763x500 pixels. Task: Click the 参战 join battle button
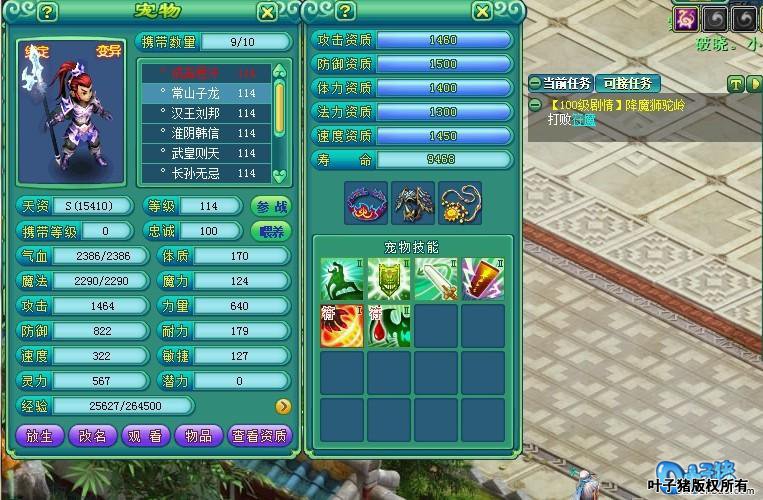(x=272, y=206)
